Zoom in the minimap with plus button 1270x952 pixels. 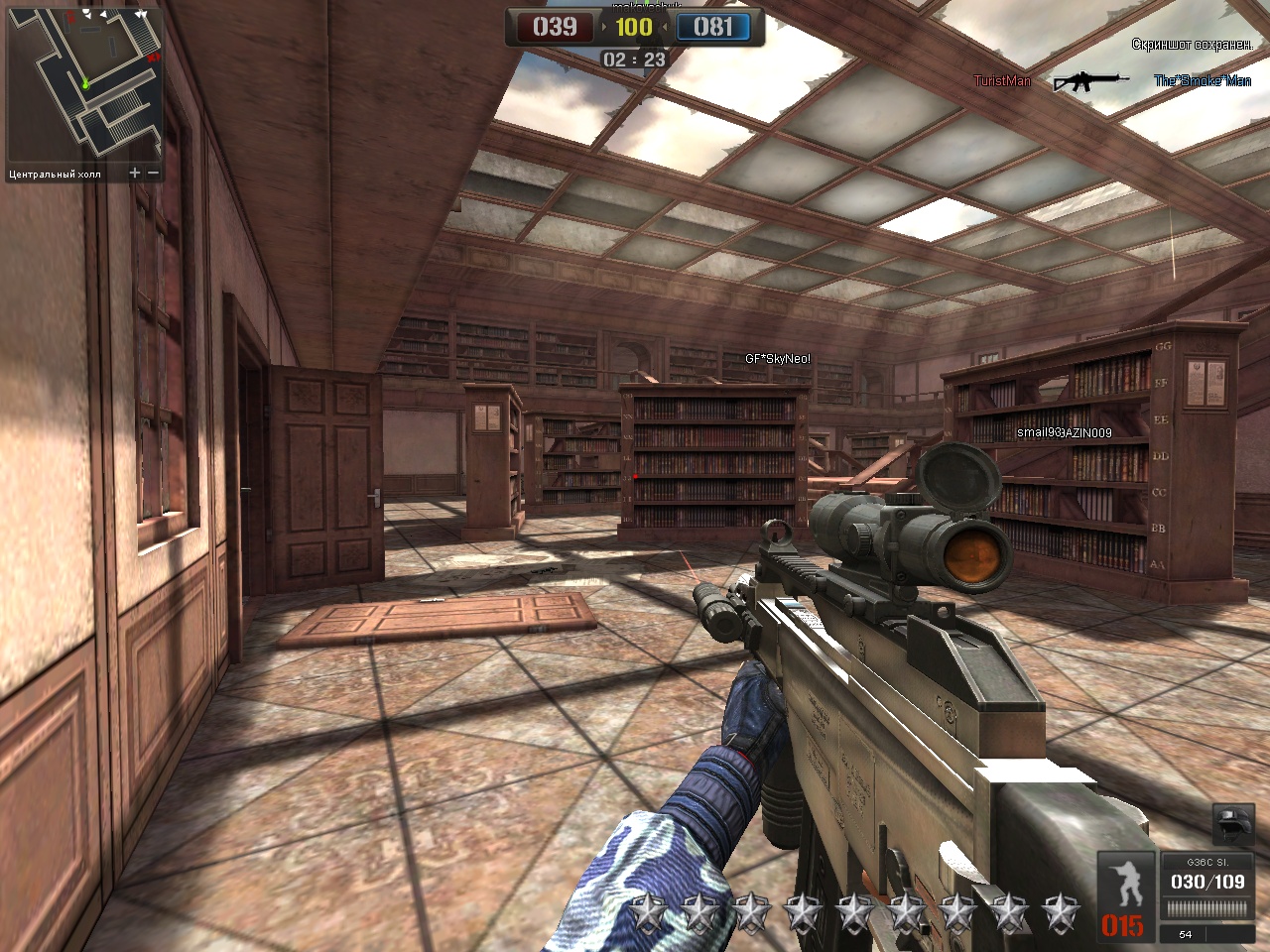tap(135, 174)
